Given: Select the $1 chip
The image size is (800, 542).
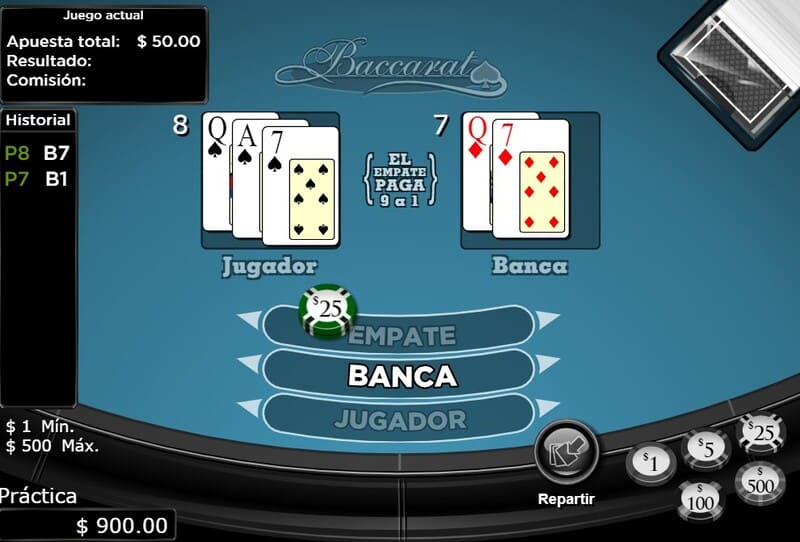Looking at the screenshot, I should 651,462.
